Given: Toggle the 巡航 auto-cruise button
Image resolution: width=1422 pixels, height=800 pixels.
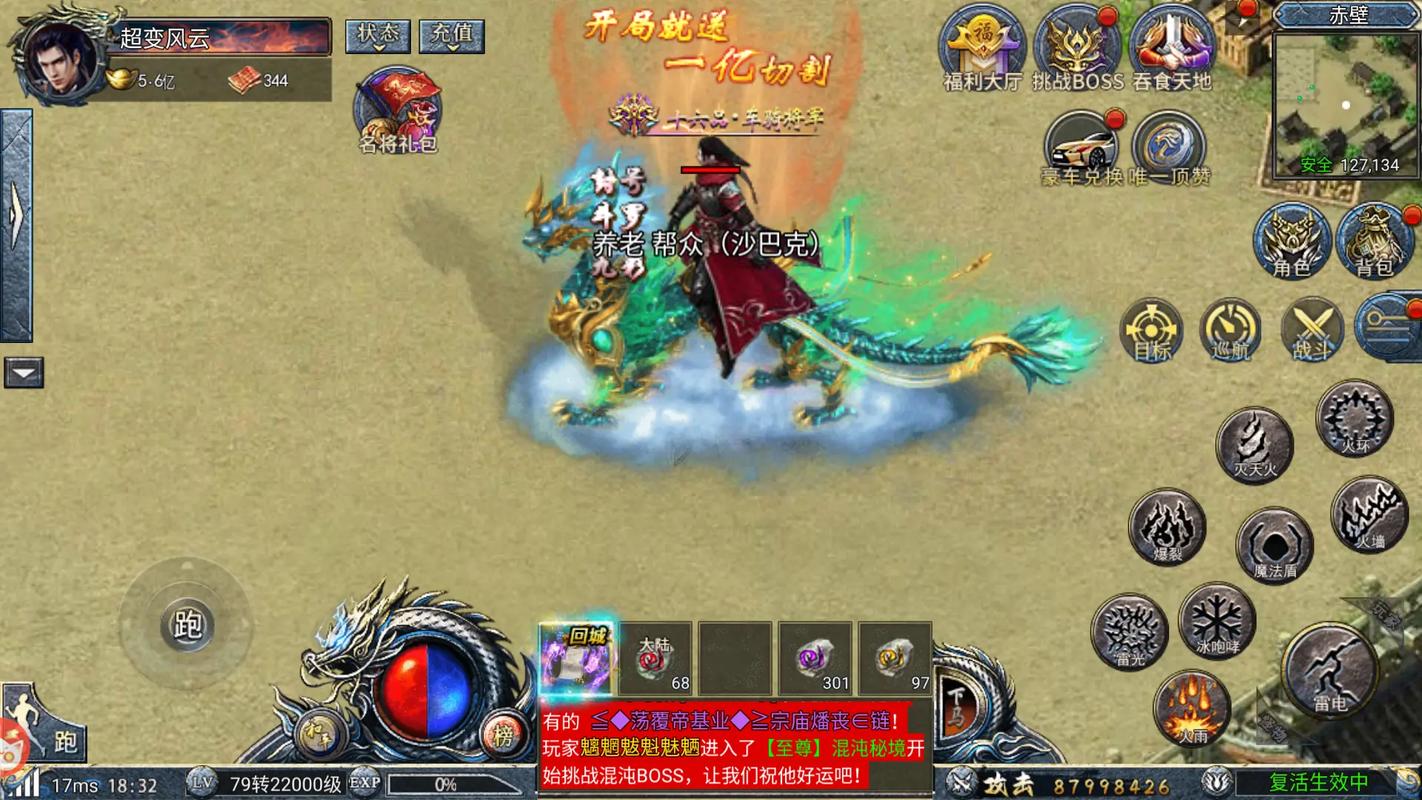Looking at the screenshot, I should tap(1231, 329).
